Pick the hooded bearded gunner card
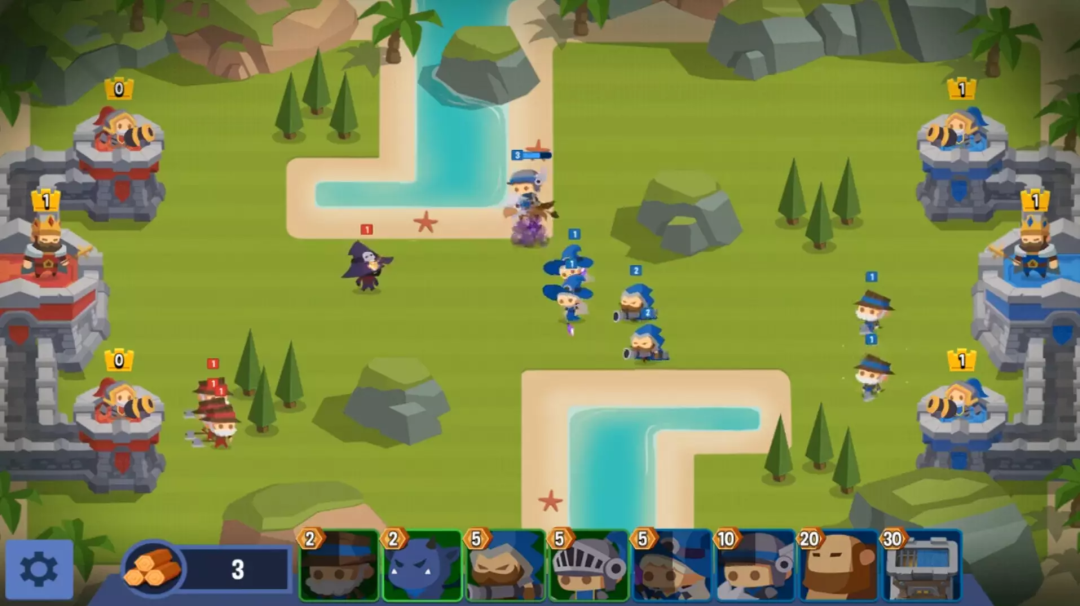1080x606 pixels. [x=506, y=567]
